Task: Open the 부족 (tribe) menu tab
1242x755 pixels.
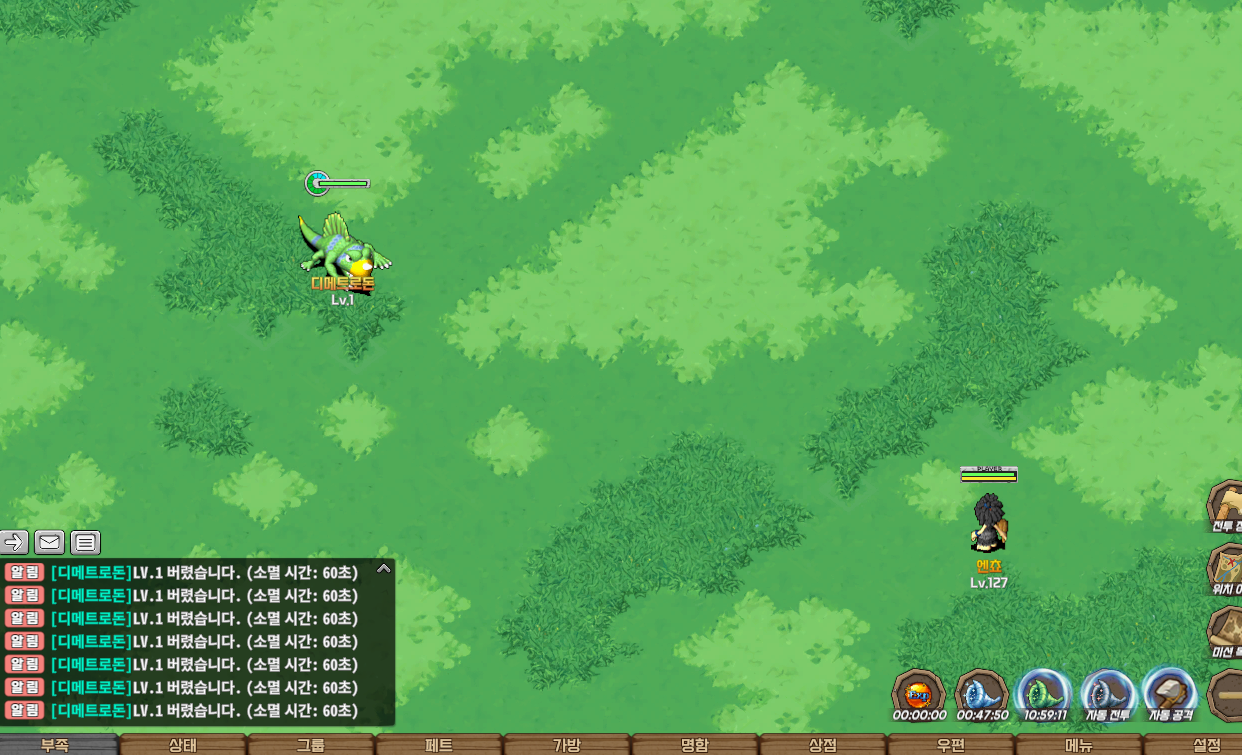Action: (56, 745)
